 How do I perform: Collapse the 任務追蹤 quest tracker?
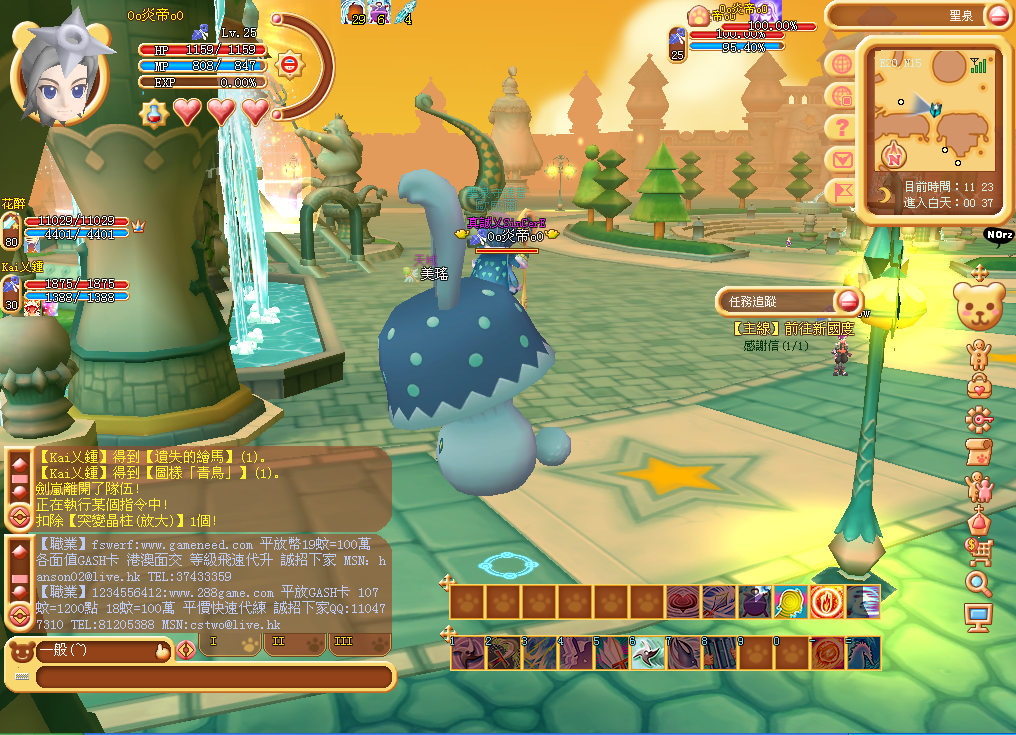tap(849, 301)
